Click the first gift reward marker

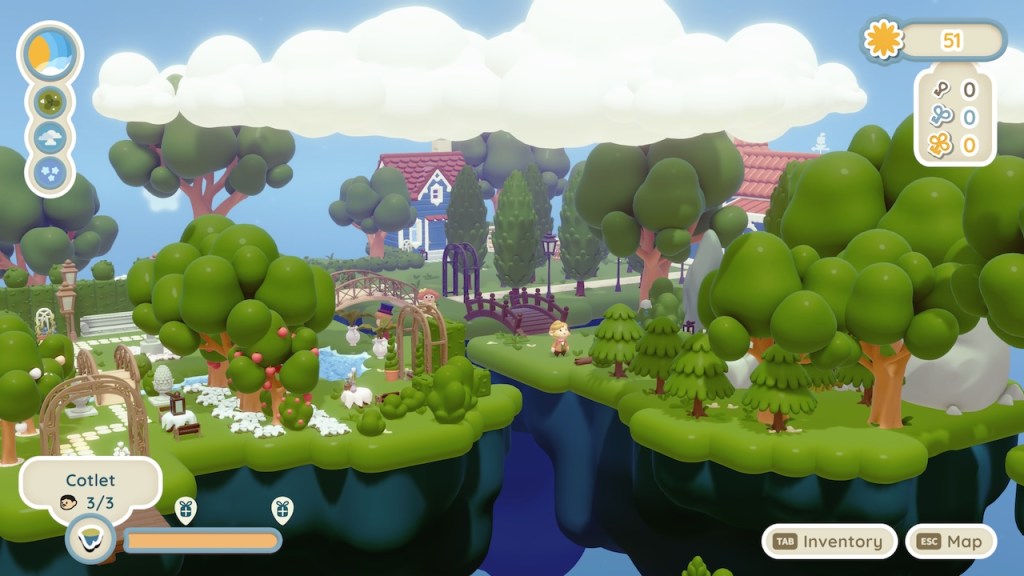[x=185, y=510]
